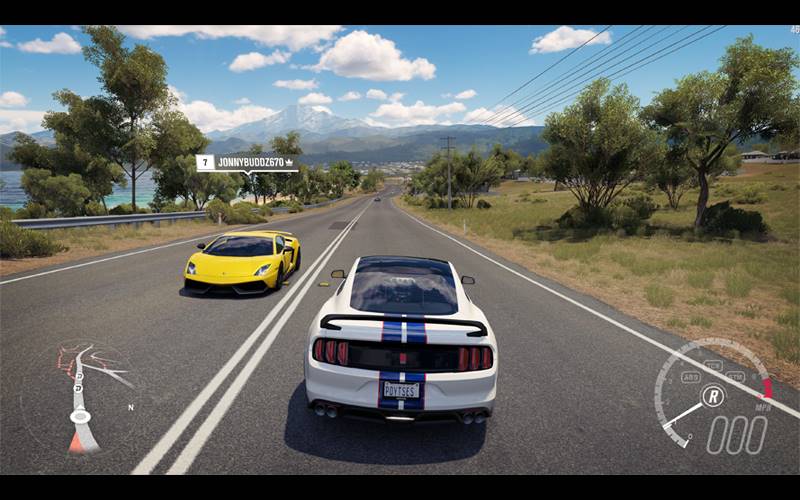Select the JONNYBUDDZ670 player name tag

tap(247, 162)
